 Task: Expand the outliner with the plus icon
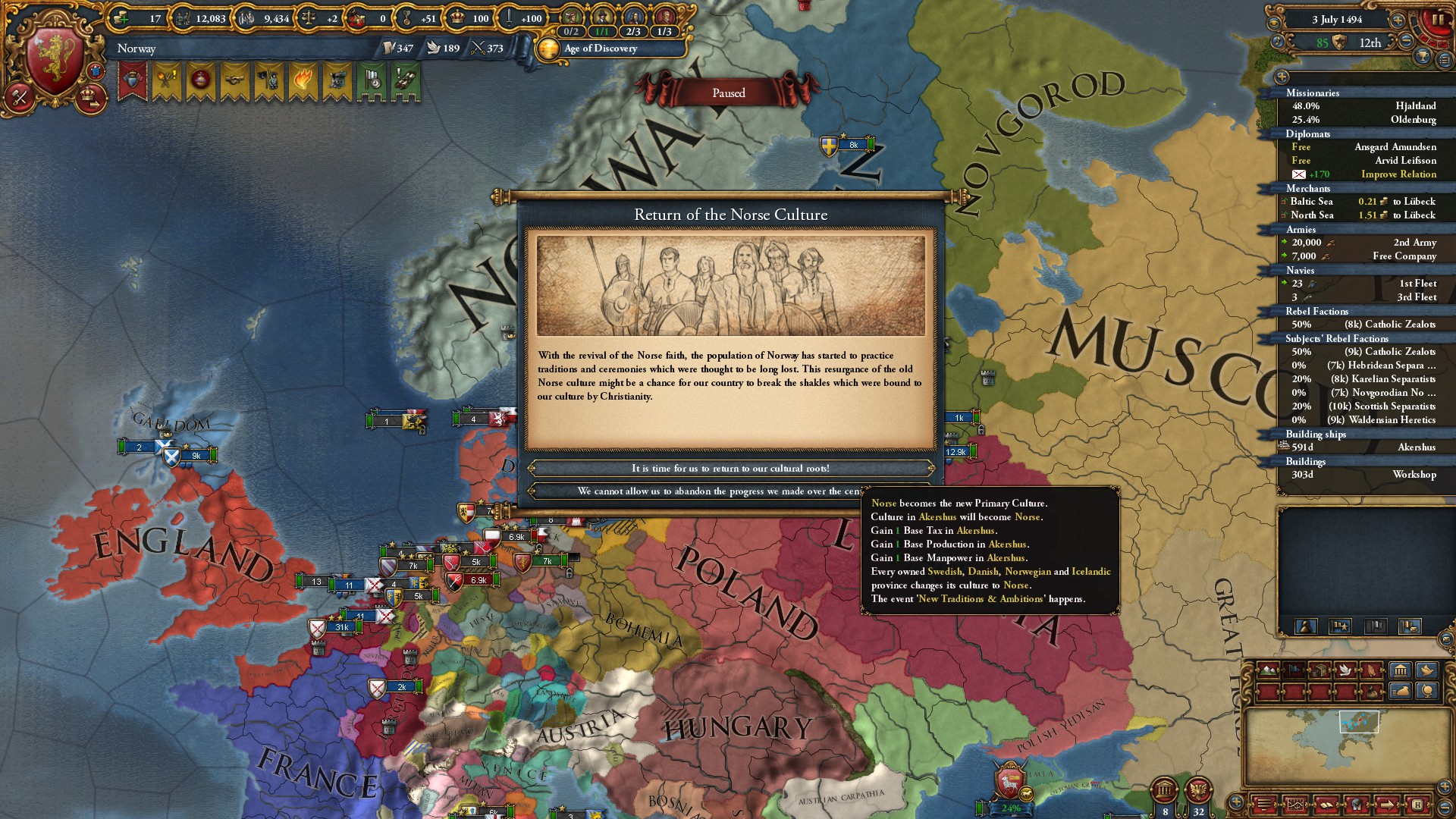[1282, 77]
